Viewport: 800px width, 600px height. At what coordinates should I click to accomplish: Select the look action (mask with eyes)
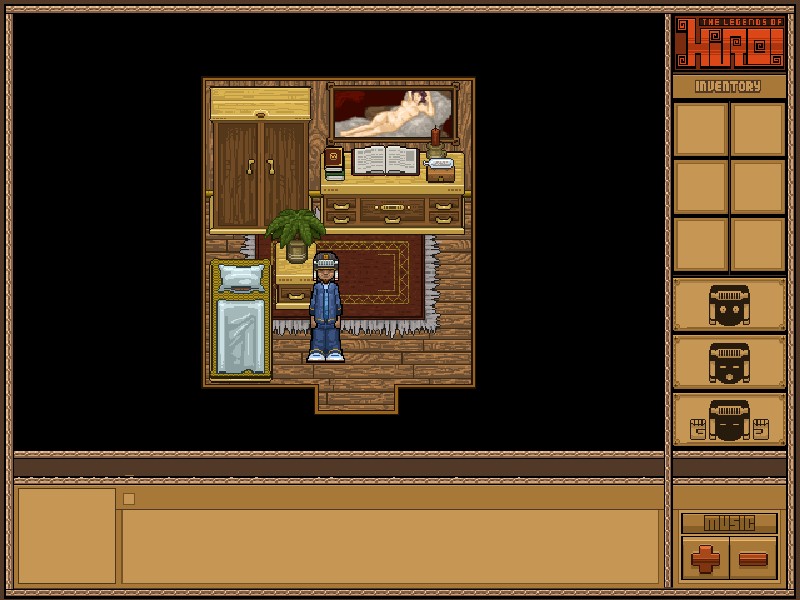tap(729, 305)
